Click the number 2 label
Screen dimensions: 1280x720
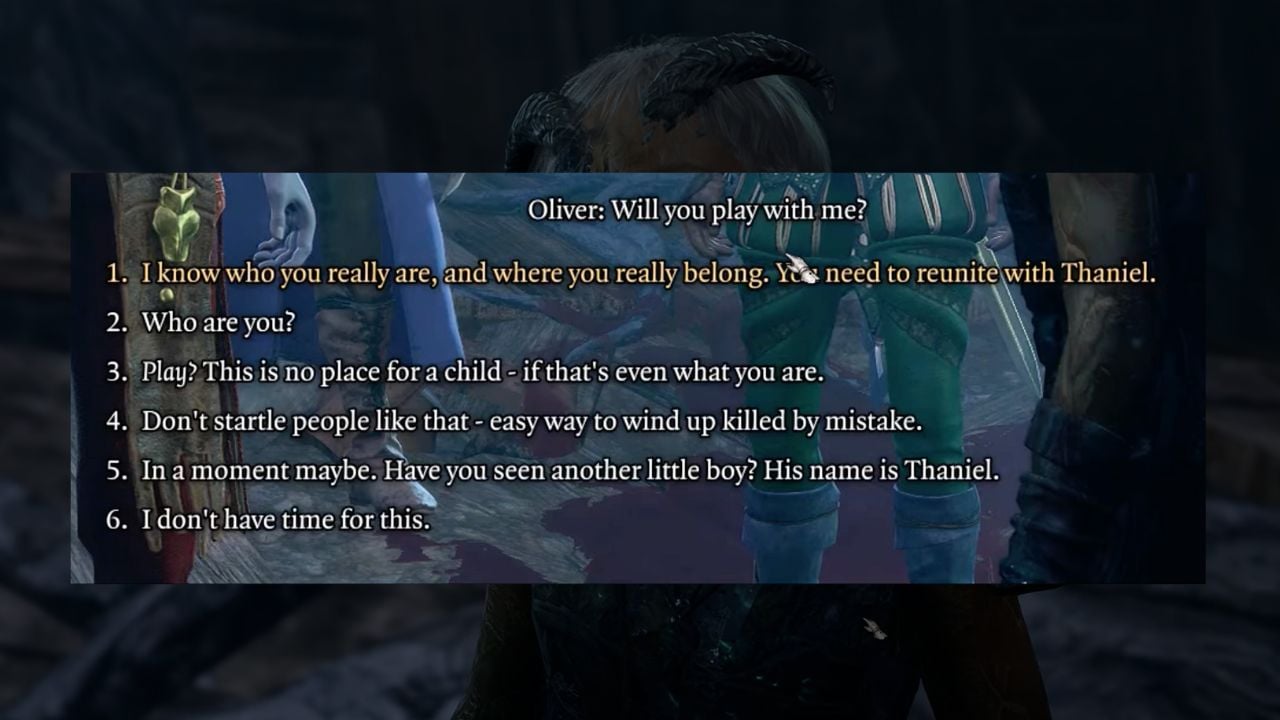[x=119, y=322]
